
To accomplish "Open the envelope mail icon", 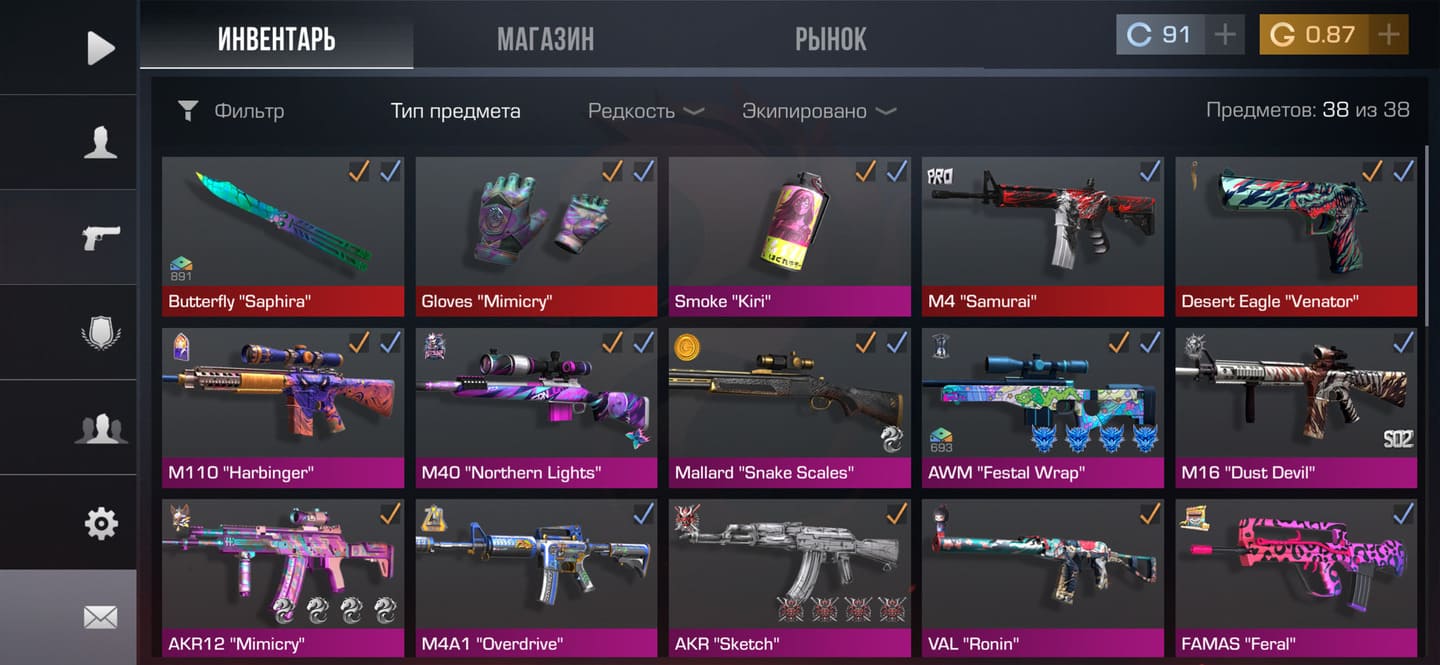I will tap(100, 618).
